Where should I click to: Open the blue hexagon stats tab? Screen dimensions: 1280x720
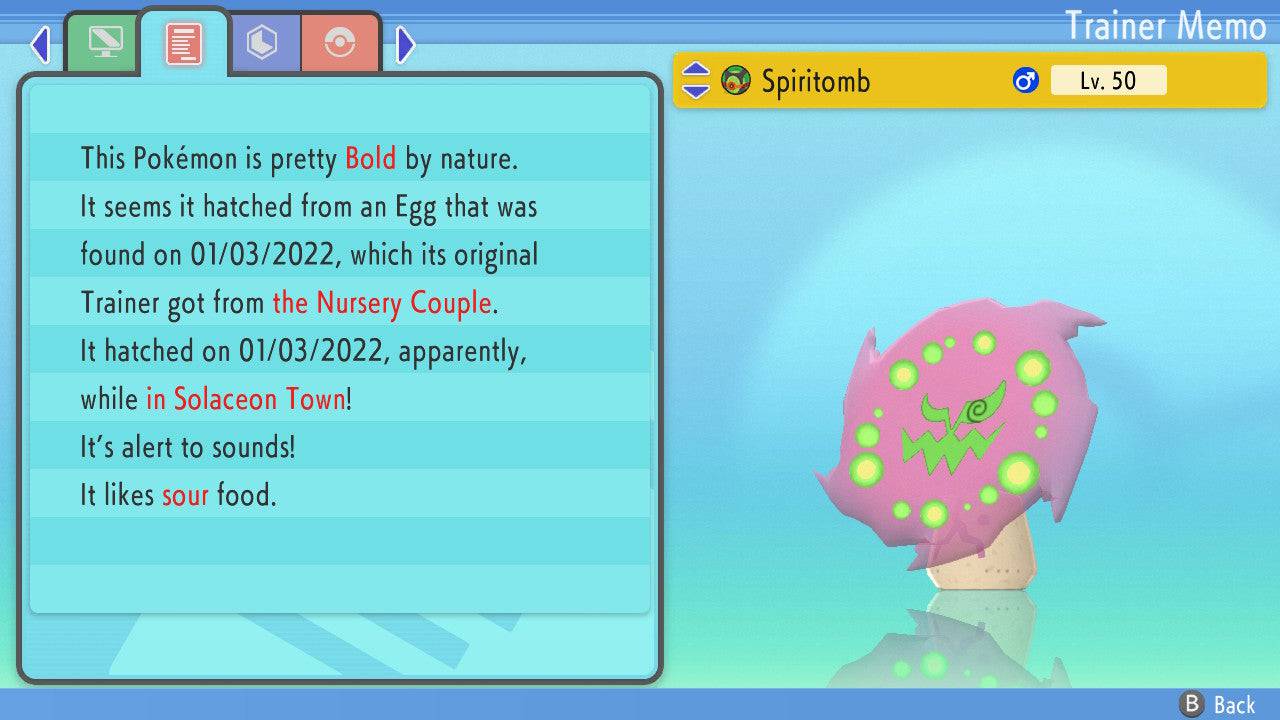click(x=263, y=43)
